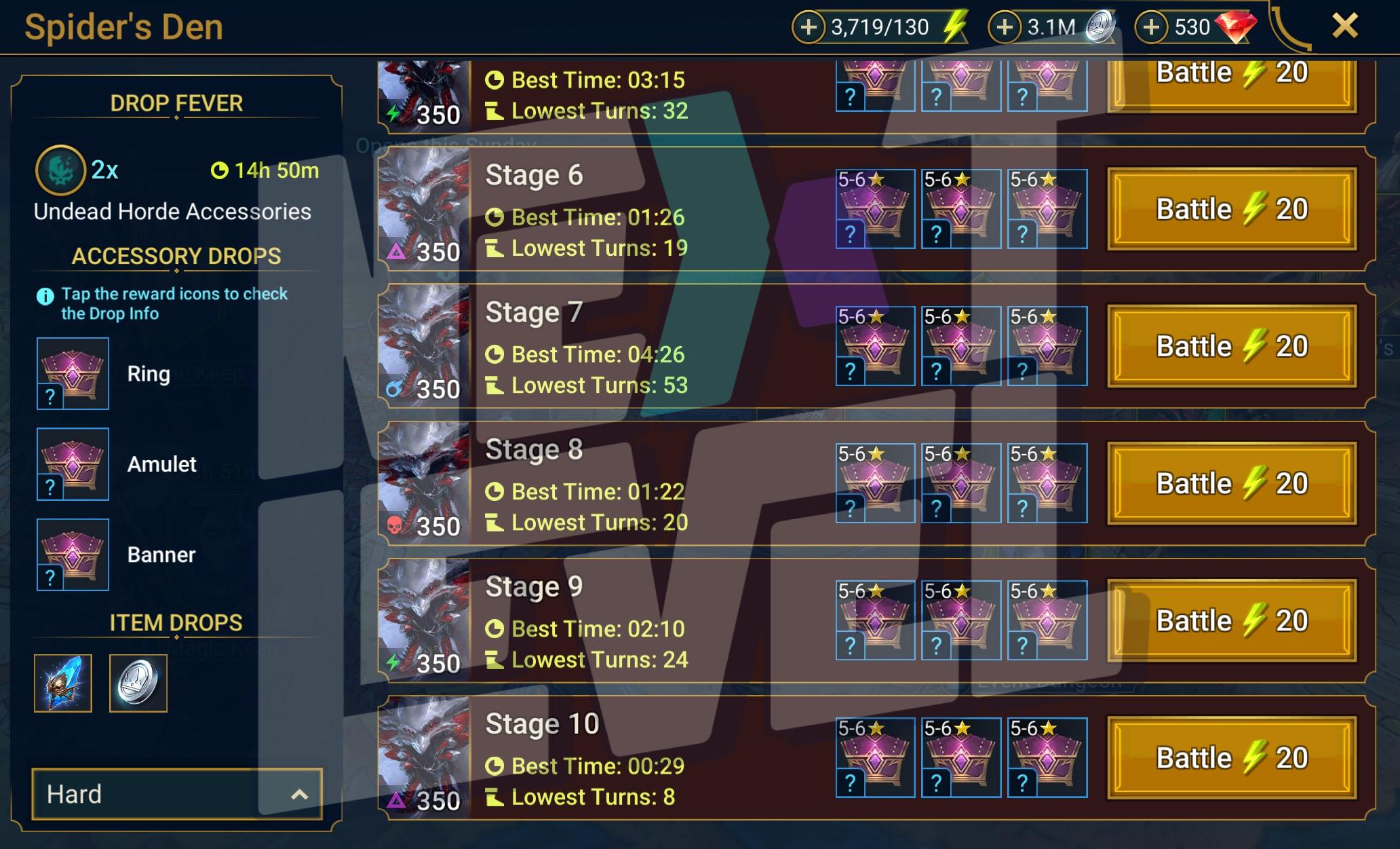This screenshot has width=1400, height=849.
Task: Select the Stage 8 spider boss thumbnail
Action: click(424, 483)
